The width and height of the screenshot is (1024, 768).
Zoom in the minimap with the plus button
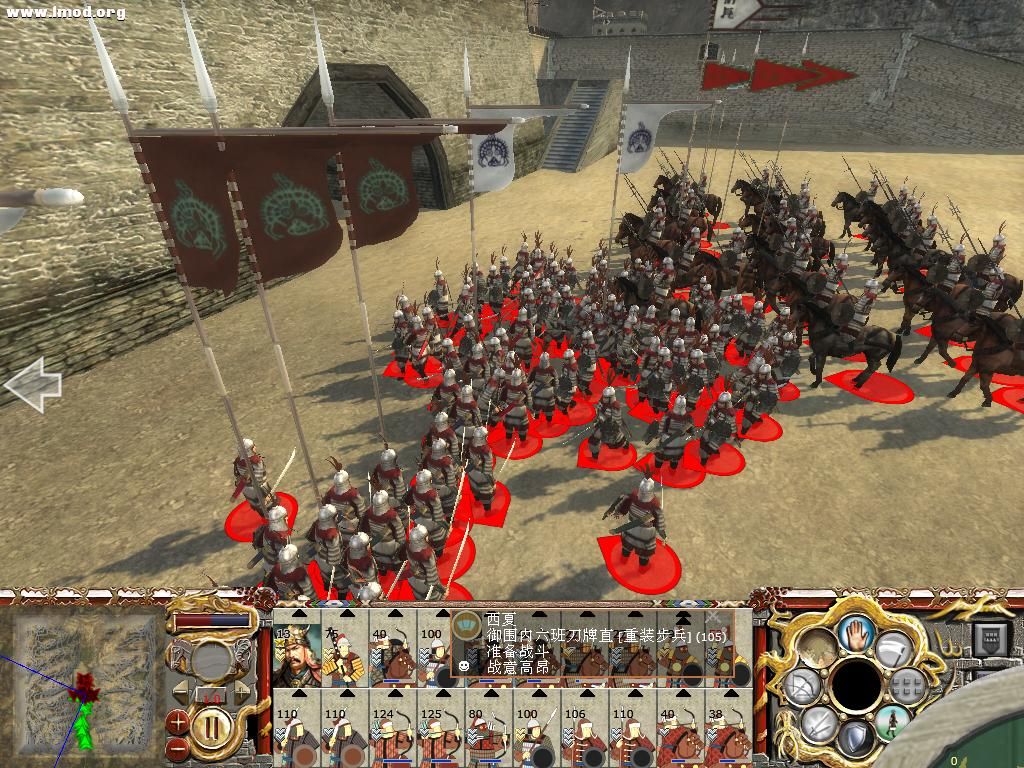(177, 720)
